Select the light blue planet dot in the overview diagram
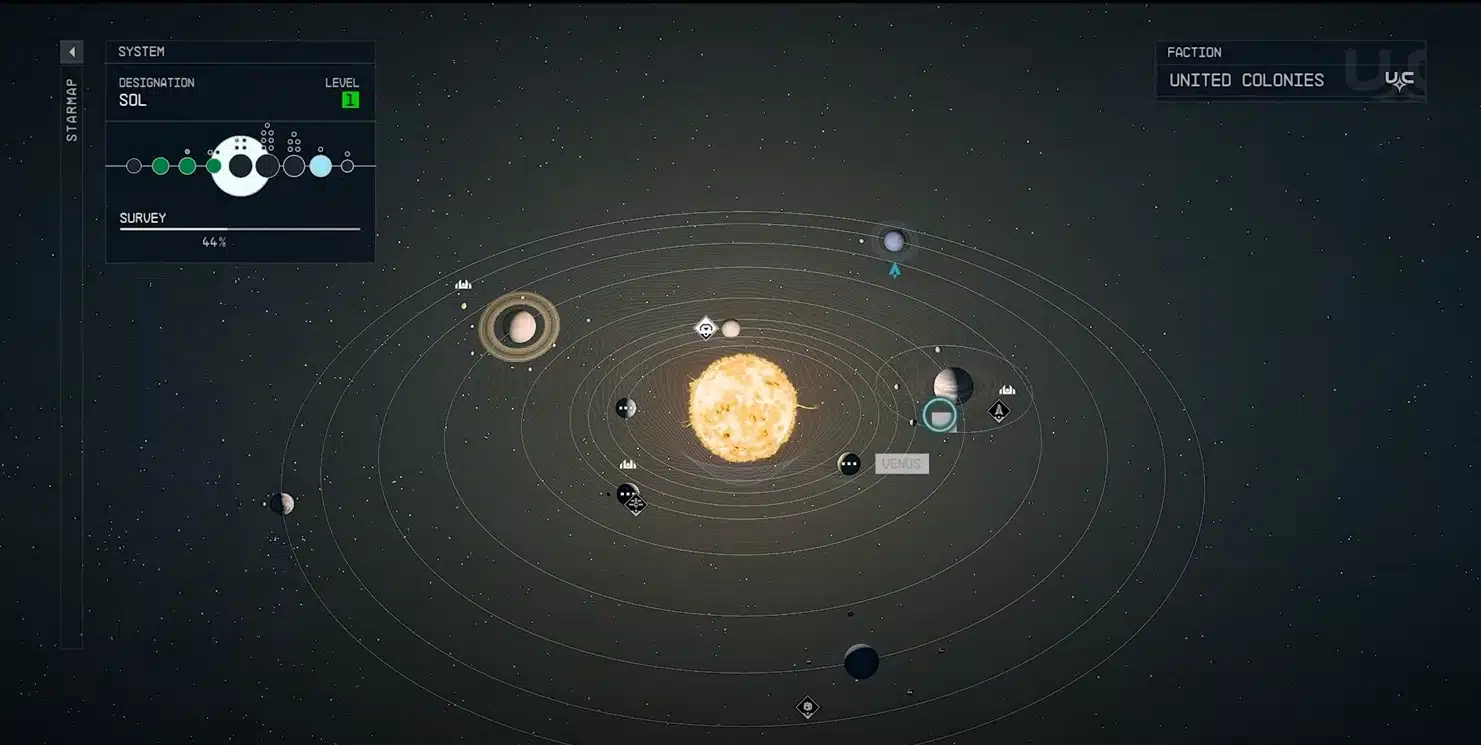Image resolution: width=1481 pixels, height=745 pixels. (x=320, y=166)
